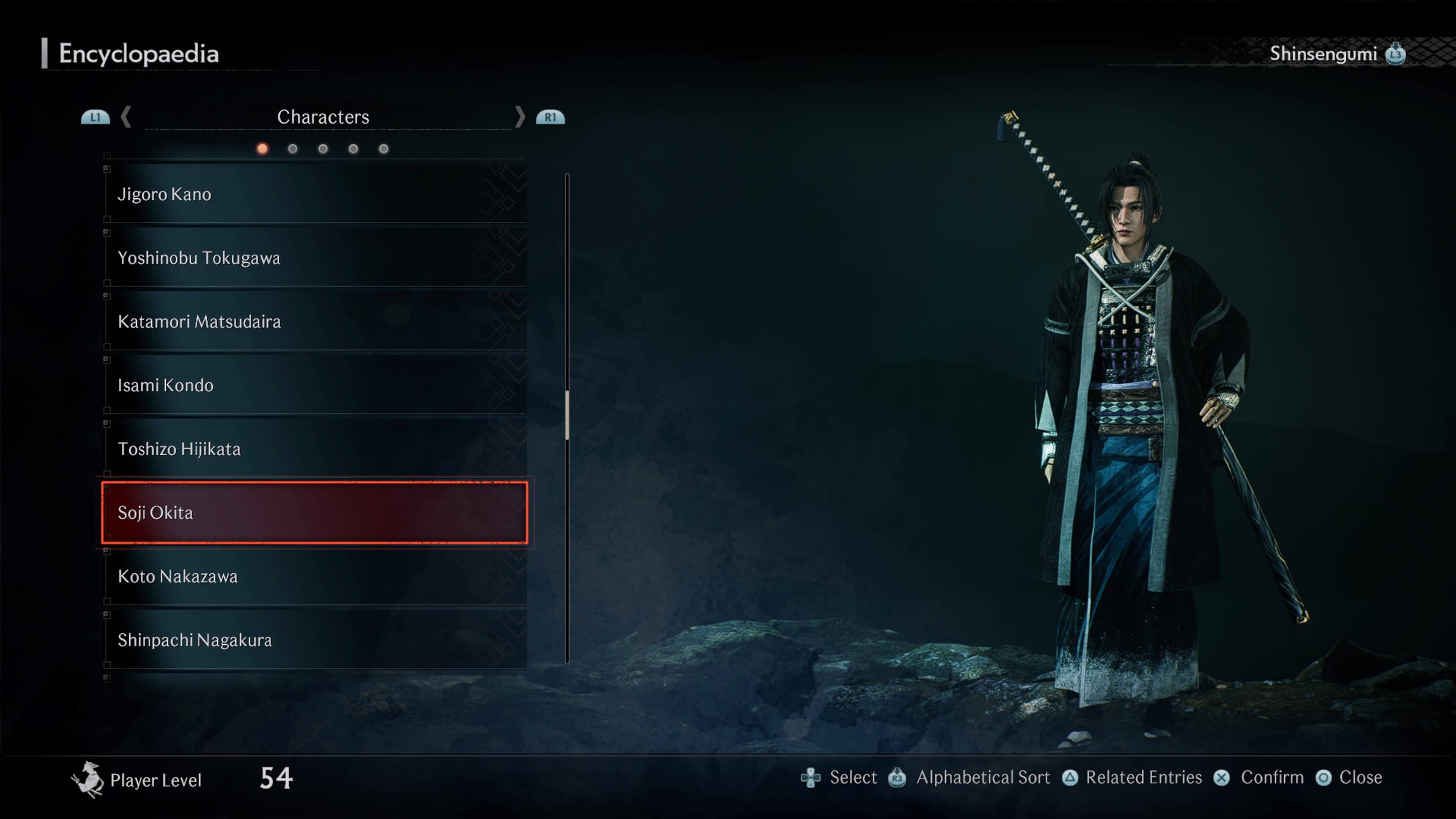
Task: Switch to the second category page dot
Action: 293,149
